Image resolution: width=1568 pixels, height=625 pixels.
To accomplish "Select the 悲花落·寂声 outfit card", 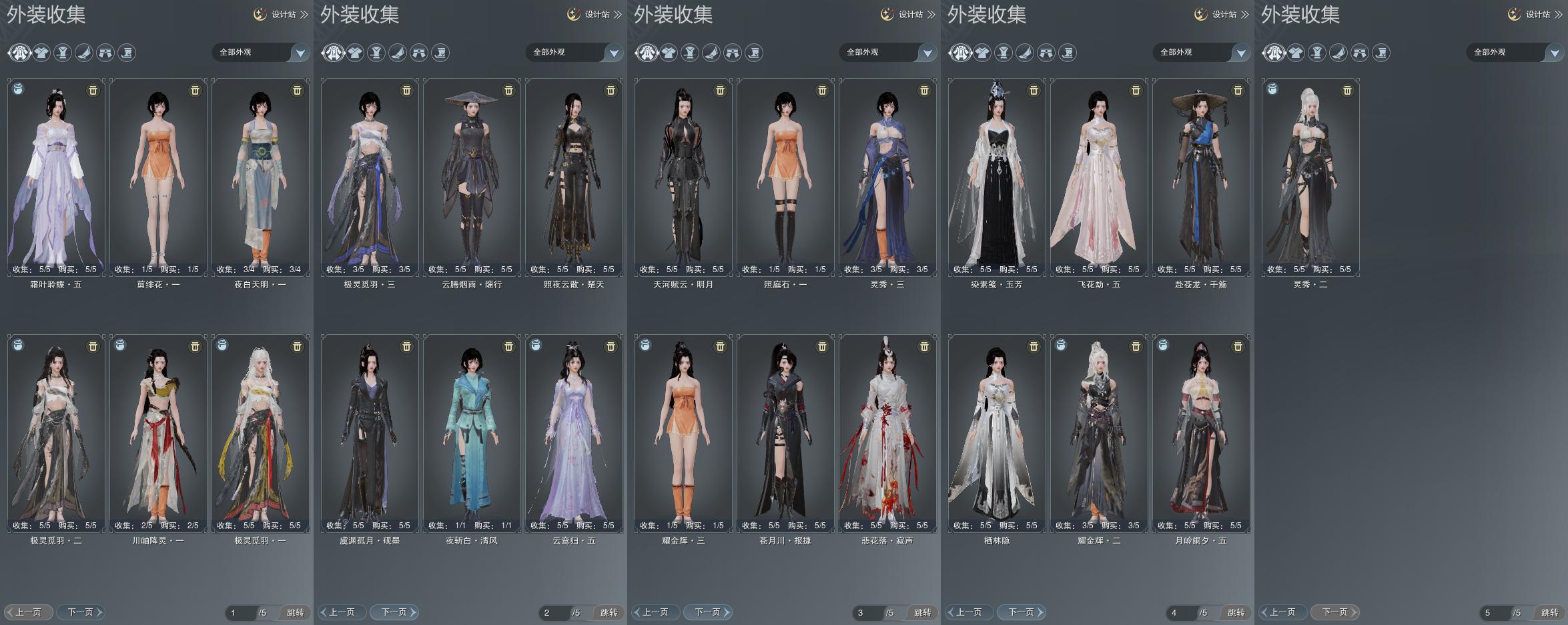I will [887, 433].
